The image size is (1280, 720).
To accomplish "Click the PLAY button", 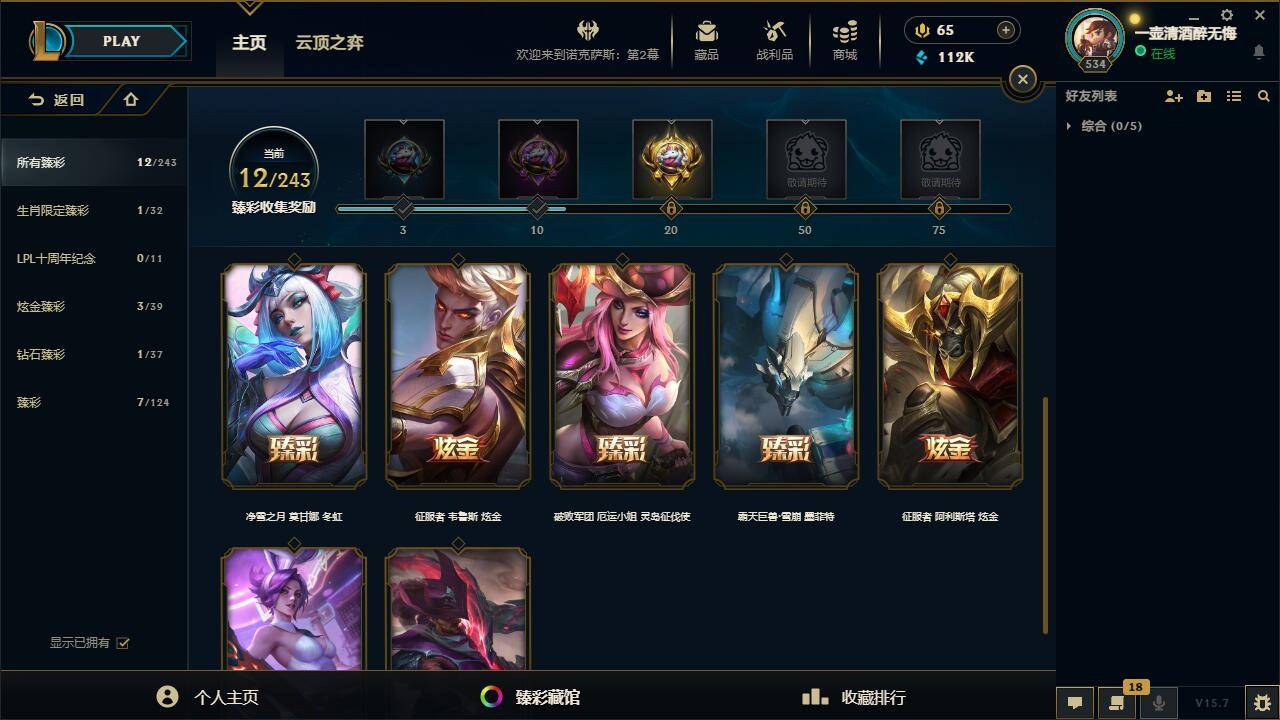I will 120,41.
